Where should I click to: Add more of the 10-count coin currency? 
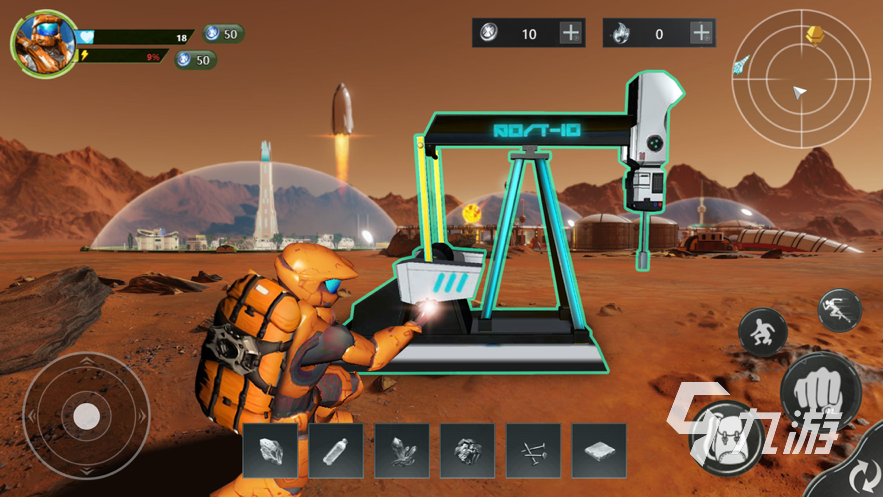570,33
